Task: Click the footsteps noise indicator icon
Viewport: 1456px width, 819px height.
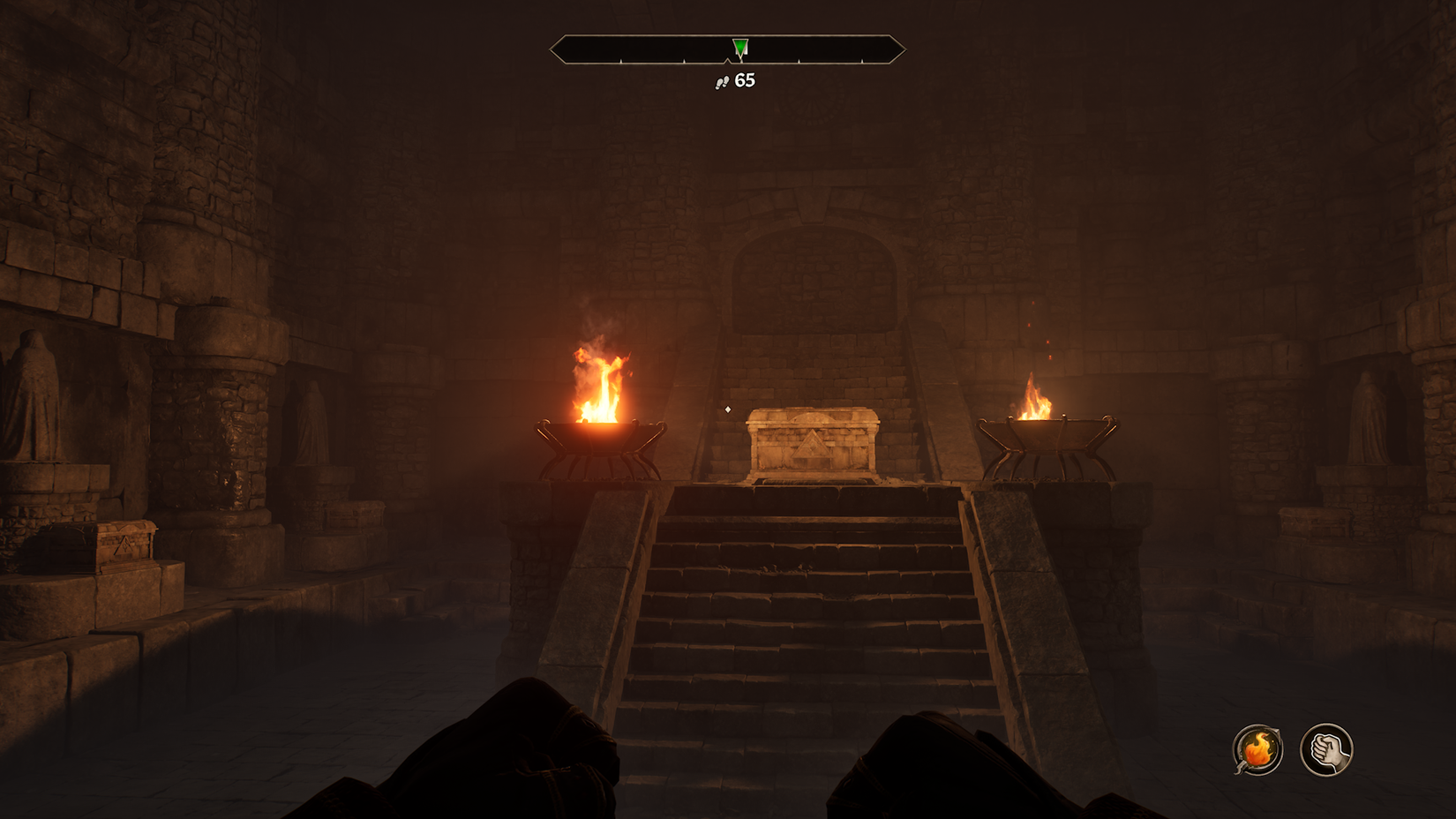Action: (722, 82)
